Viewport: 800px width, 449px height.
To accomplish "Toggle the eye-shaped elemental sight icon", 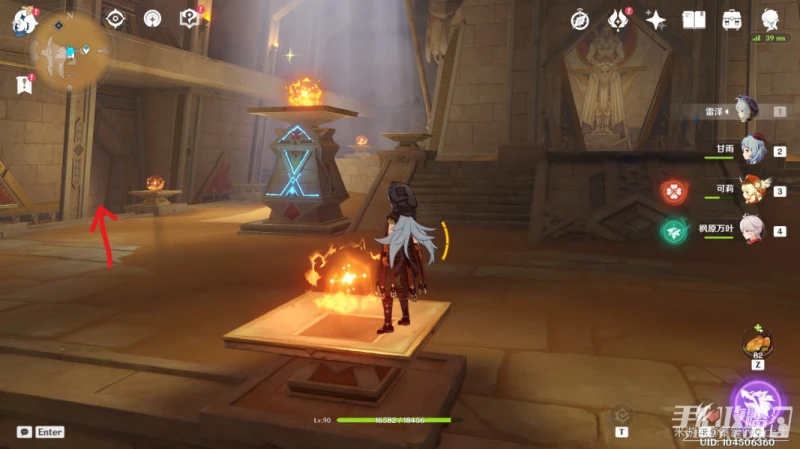I will pyautogui.click(x=116, y=19).
